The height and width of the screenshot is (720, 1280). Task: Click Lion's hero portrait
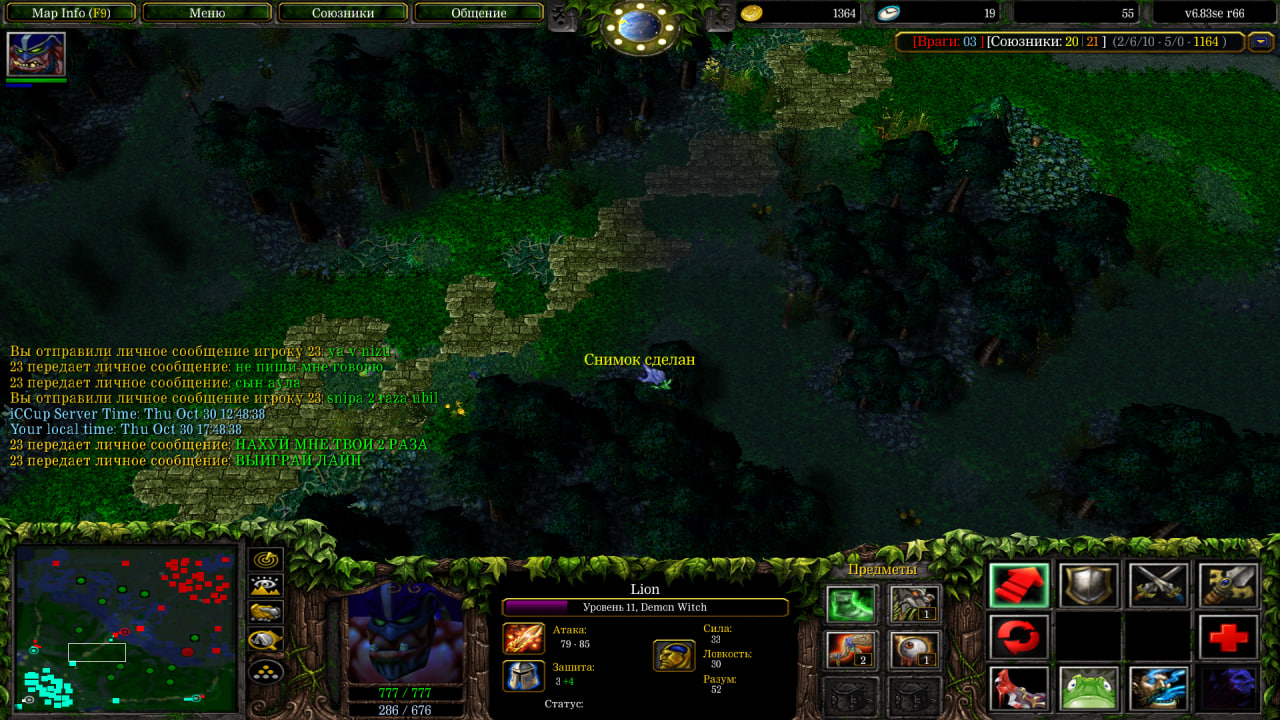(x=405, y=632)
